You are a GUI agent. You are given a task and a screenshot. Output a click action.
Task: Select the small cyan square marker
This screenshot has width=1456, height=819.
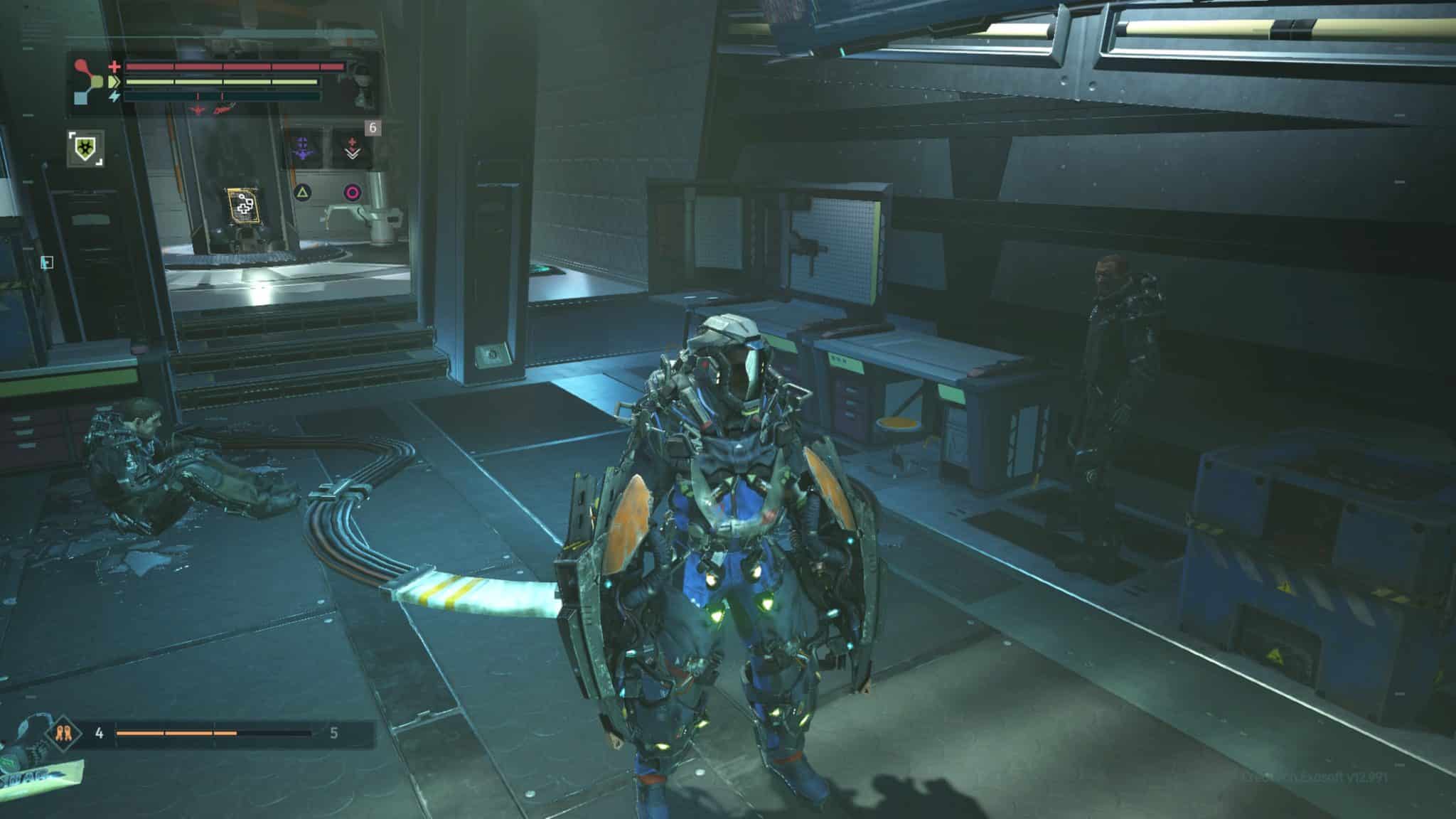[x=47, y=263]
